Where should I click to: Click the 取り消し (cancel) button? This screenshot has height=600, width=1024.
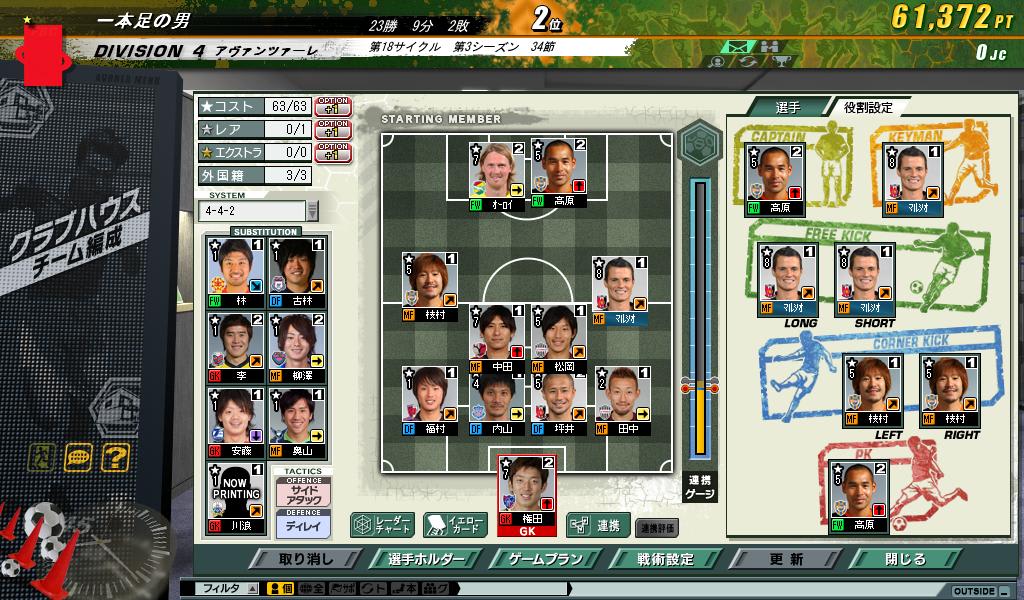(x=306, y=559)
